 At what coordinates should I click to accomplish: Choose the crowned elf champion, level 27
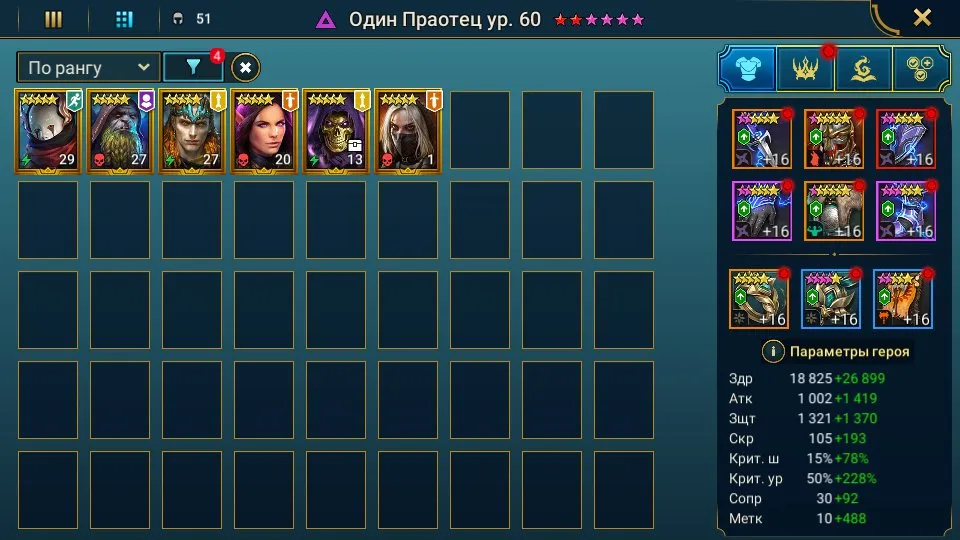coord(193,131)
